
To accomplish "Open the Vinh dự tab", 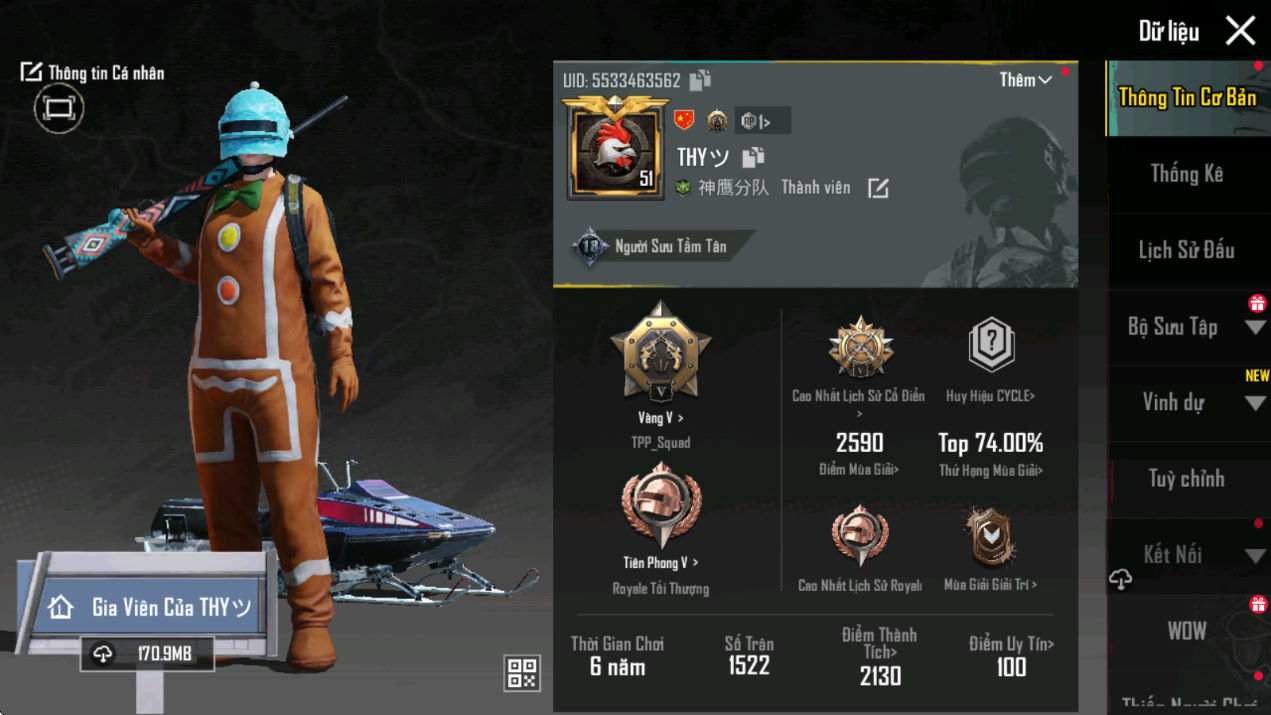I will (1186, 403).
